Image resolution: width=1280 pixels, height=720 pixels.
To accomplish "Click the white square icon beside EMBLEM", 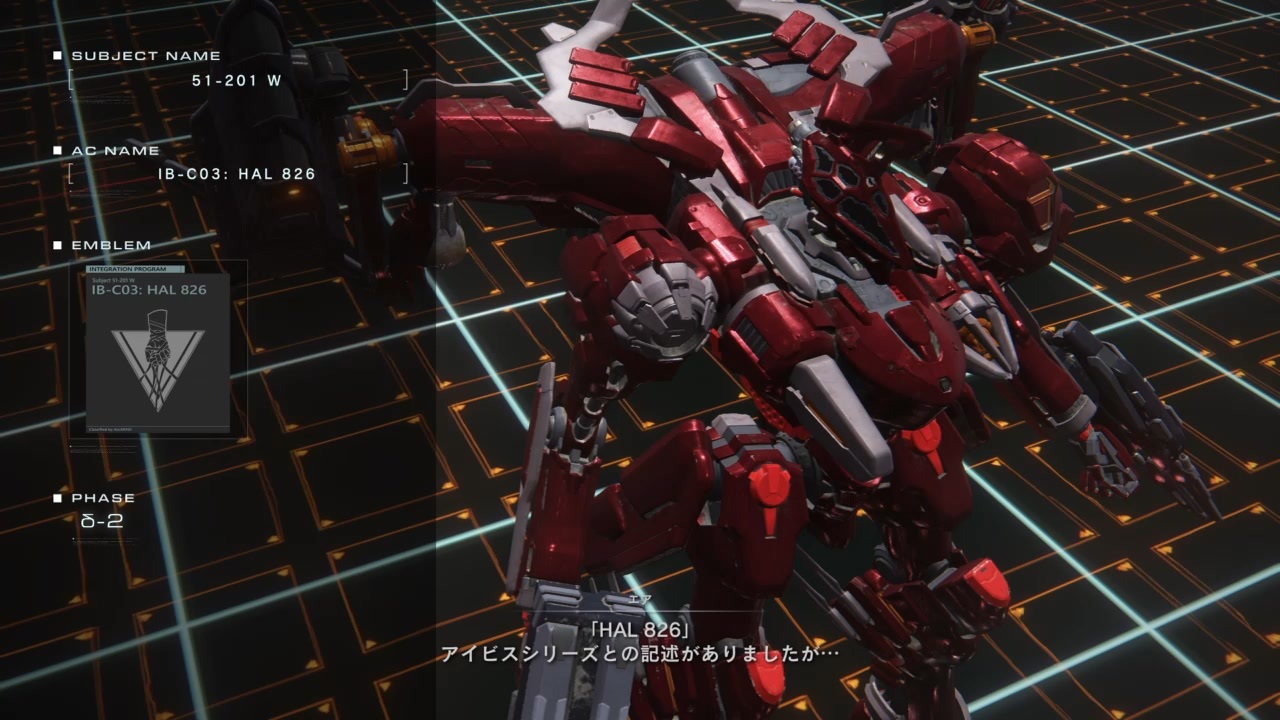I will point(57,244).
